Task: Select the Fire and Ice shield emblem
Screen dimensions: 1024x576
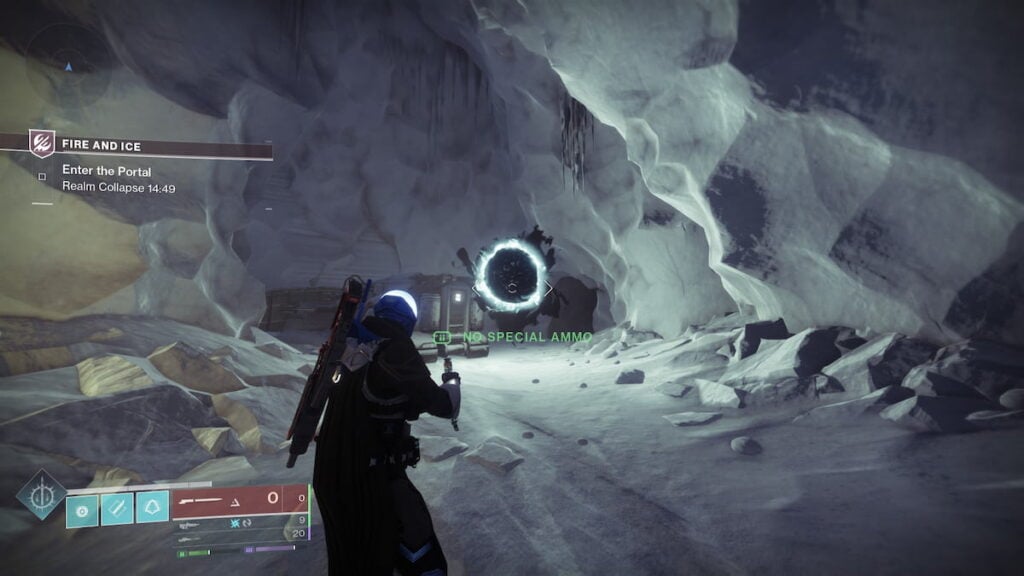Action: [41, 143]
